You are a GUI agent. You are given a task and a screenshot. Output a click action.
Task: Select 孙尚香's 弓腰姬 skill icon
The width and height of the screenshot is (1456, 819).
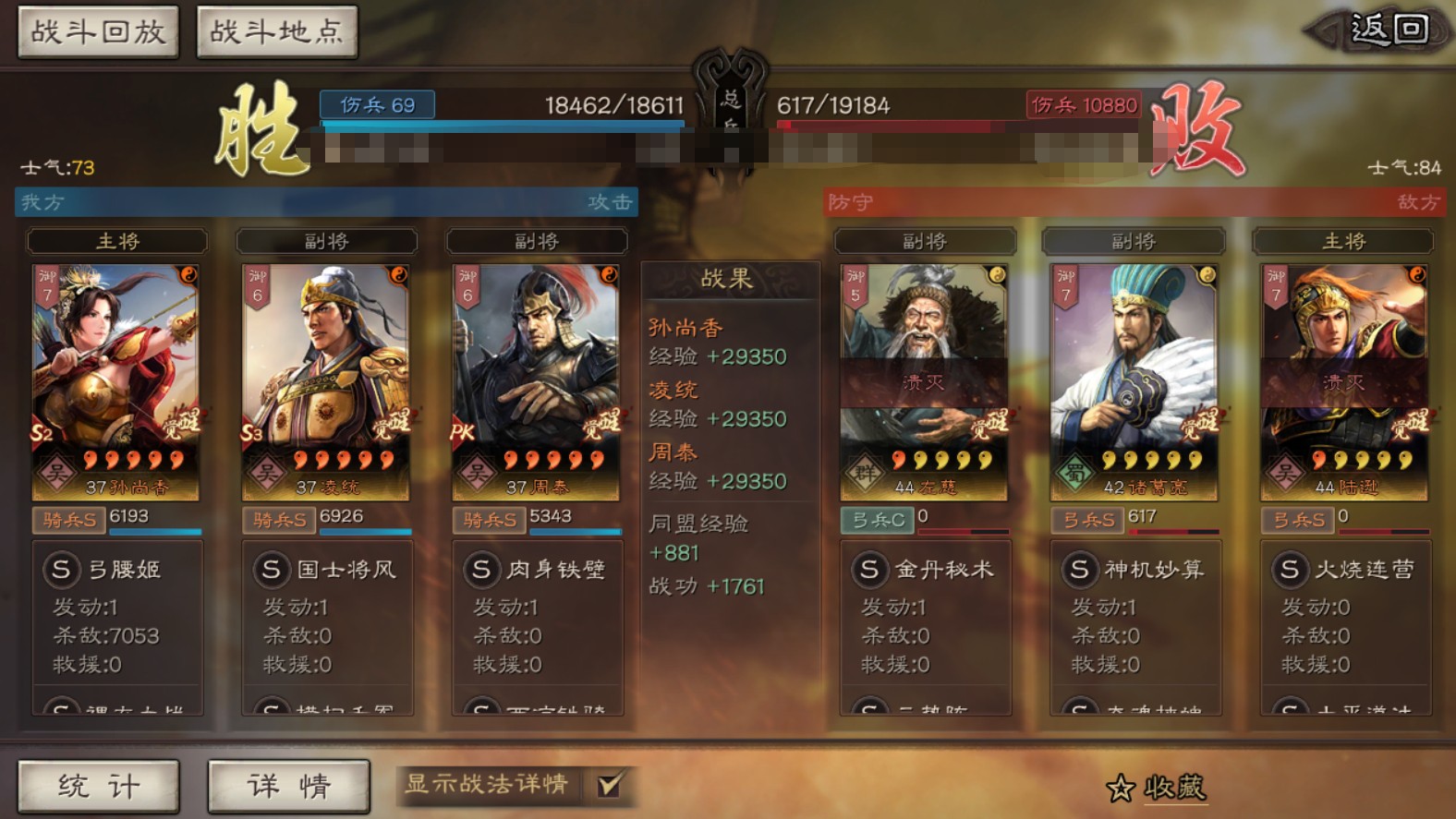(61, 570)
